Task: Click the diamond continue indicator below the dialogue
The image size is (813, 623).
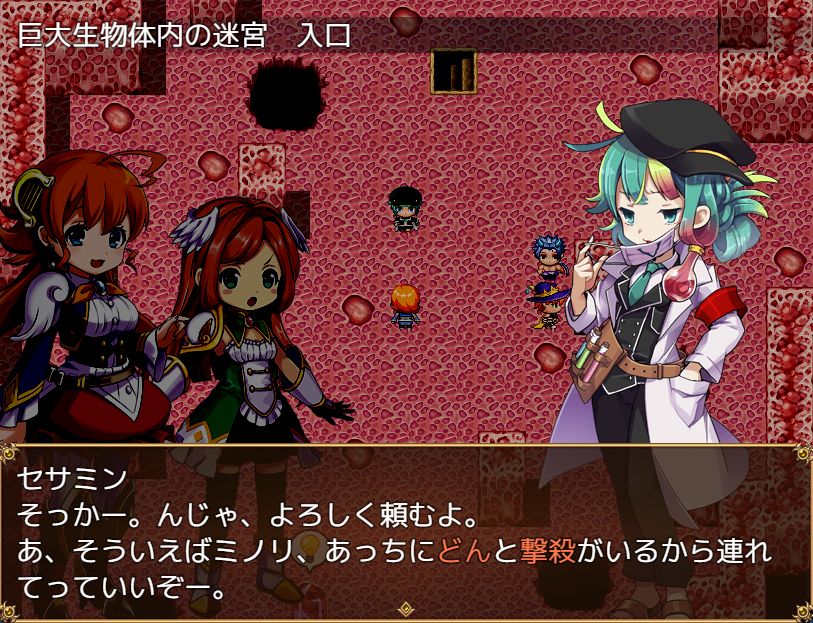Action: pos(406,607)
